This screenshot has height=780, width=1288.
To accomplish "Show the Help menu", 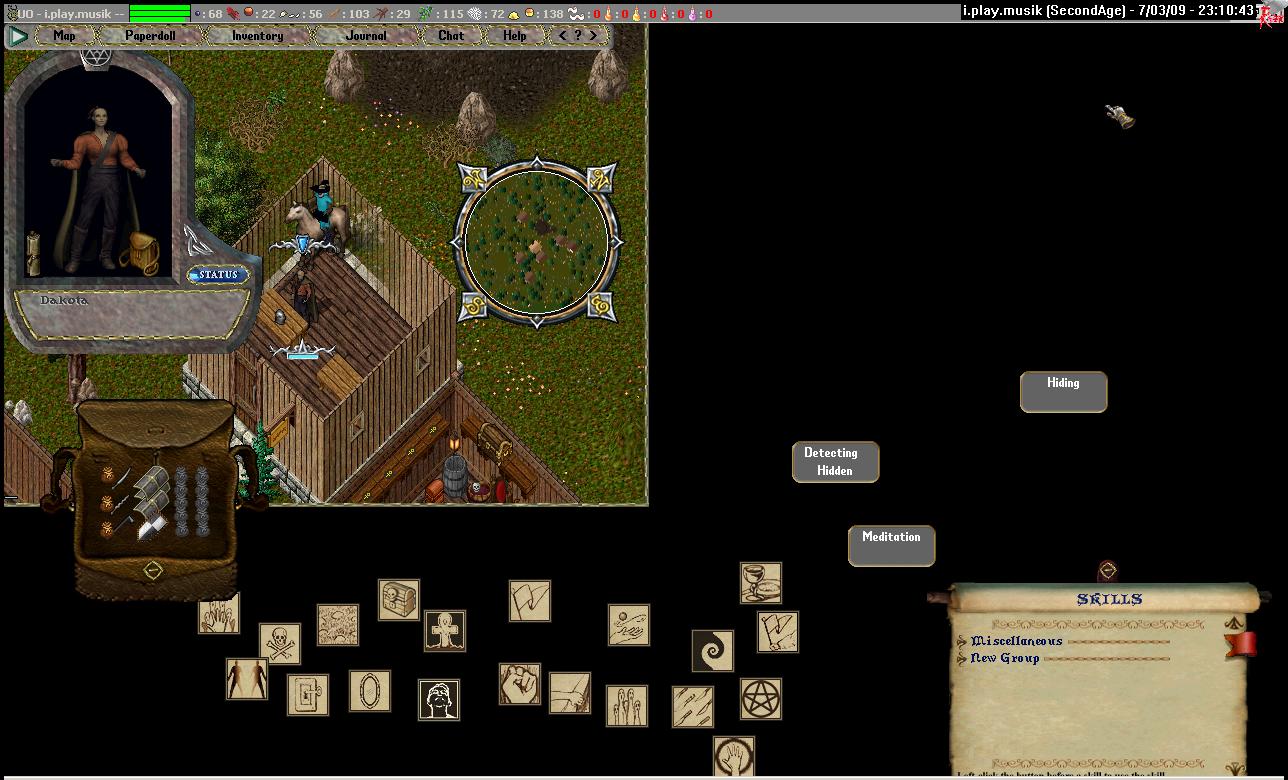I will (x=514, y=36).
